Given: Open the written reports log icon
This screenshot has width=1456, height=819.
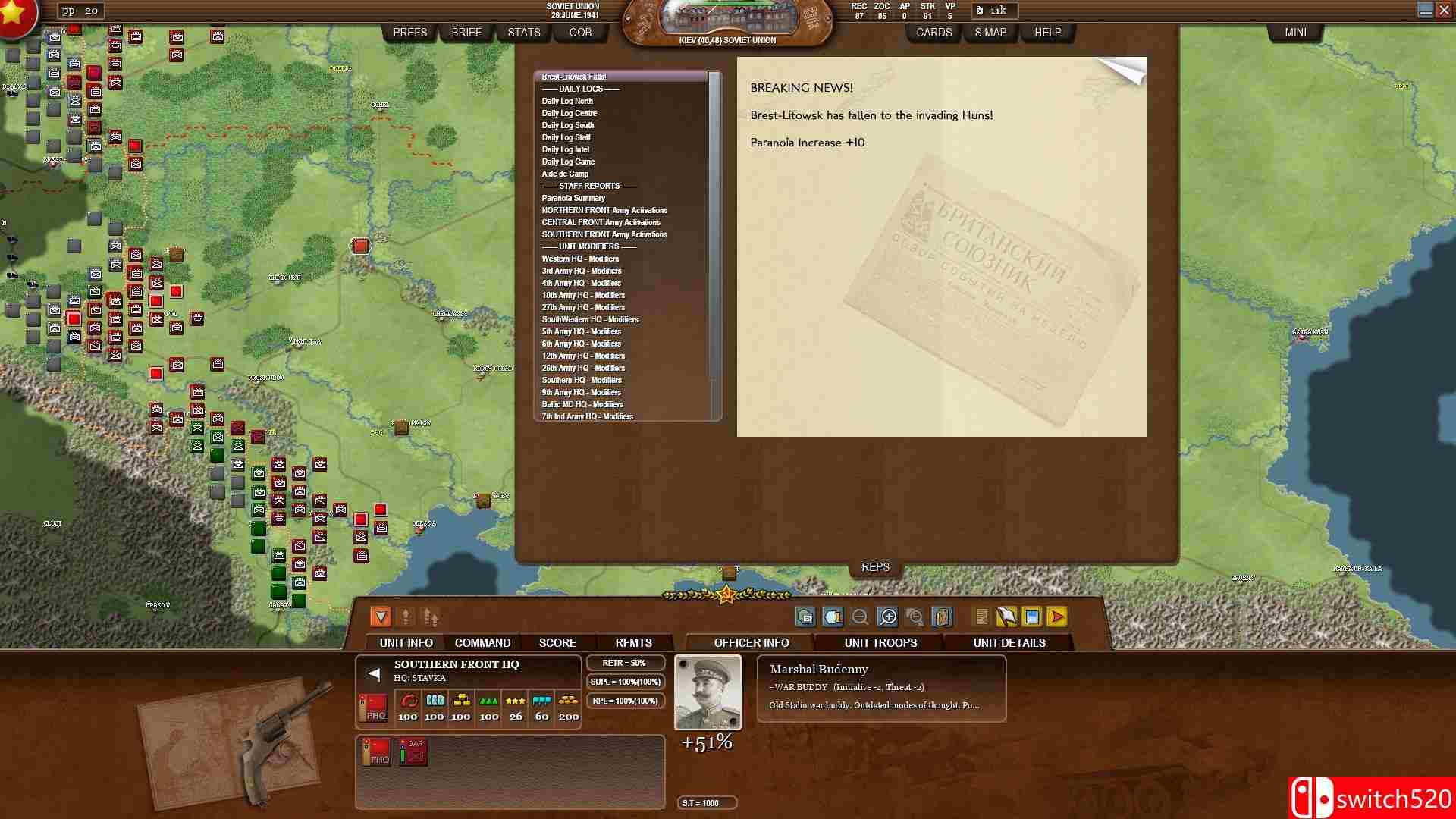Looking at the screenshot, I should (x=982, y=617).
